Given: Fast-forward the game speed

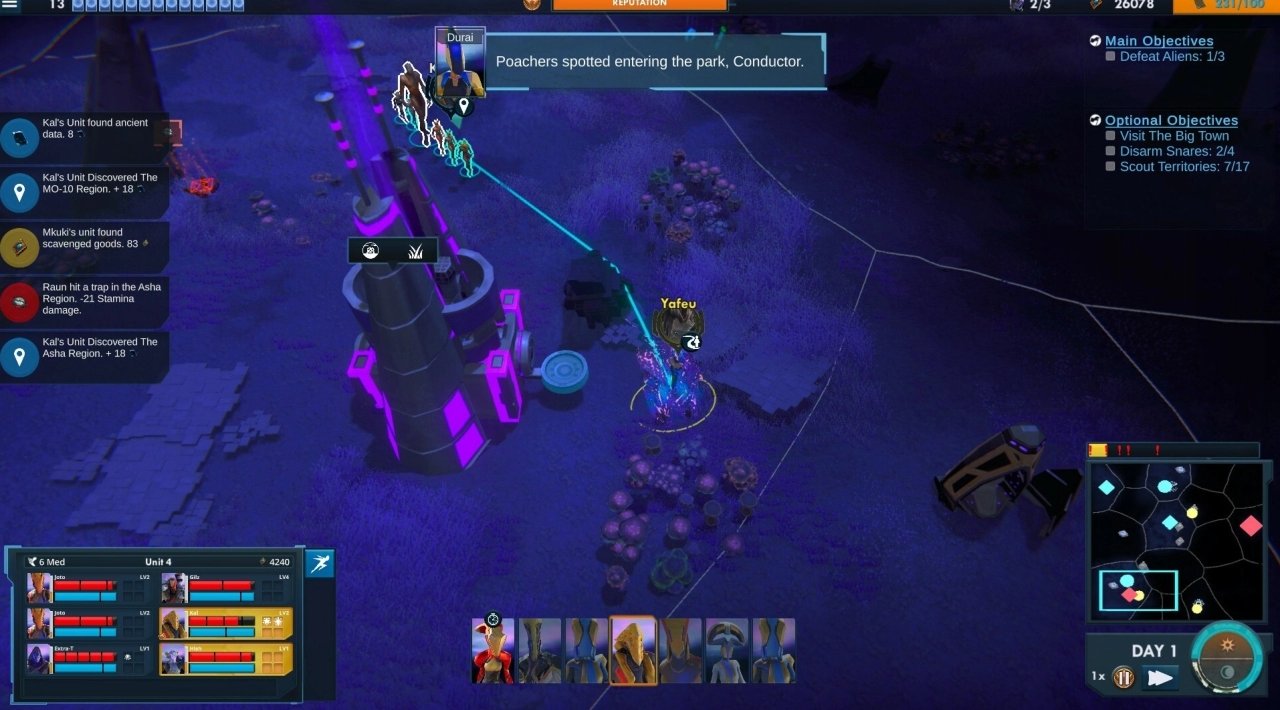Looking at the screenshot, I should click(x=1160, y=678).
